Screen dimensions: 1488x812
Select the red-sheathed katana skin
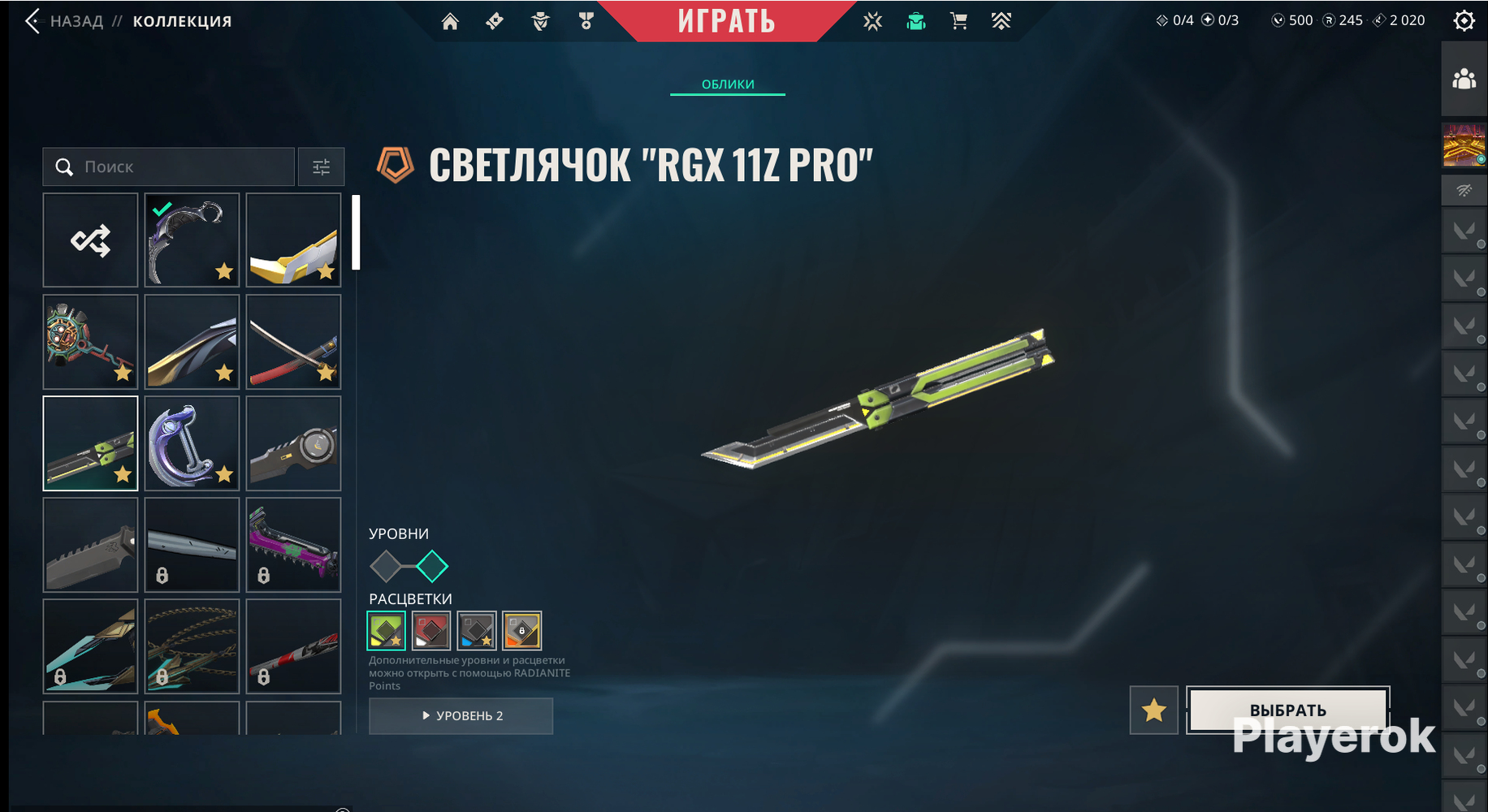(x=293, y=342)
